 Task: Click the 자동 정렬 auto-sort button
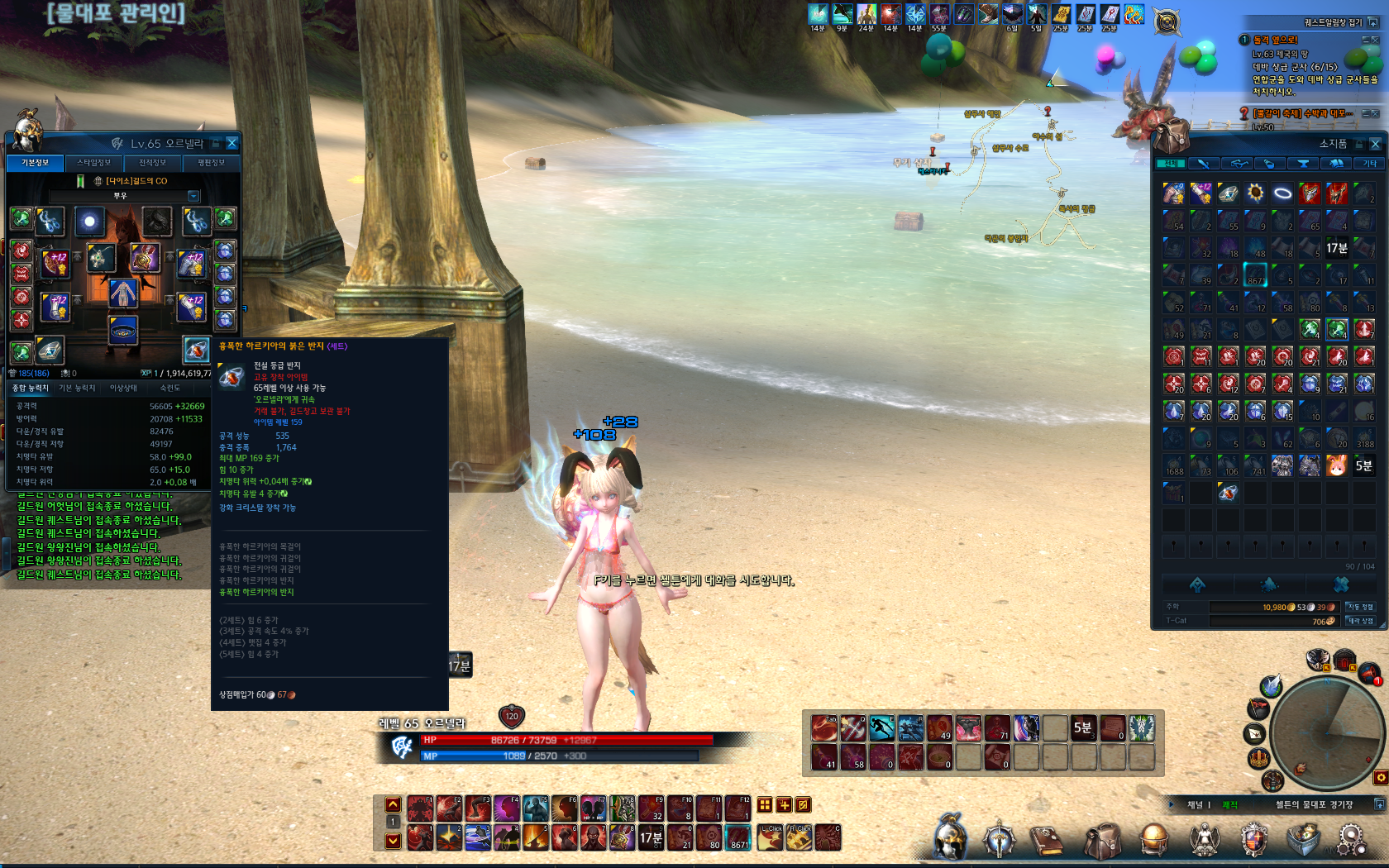tap(1360, 607)
